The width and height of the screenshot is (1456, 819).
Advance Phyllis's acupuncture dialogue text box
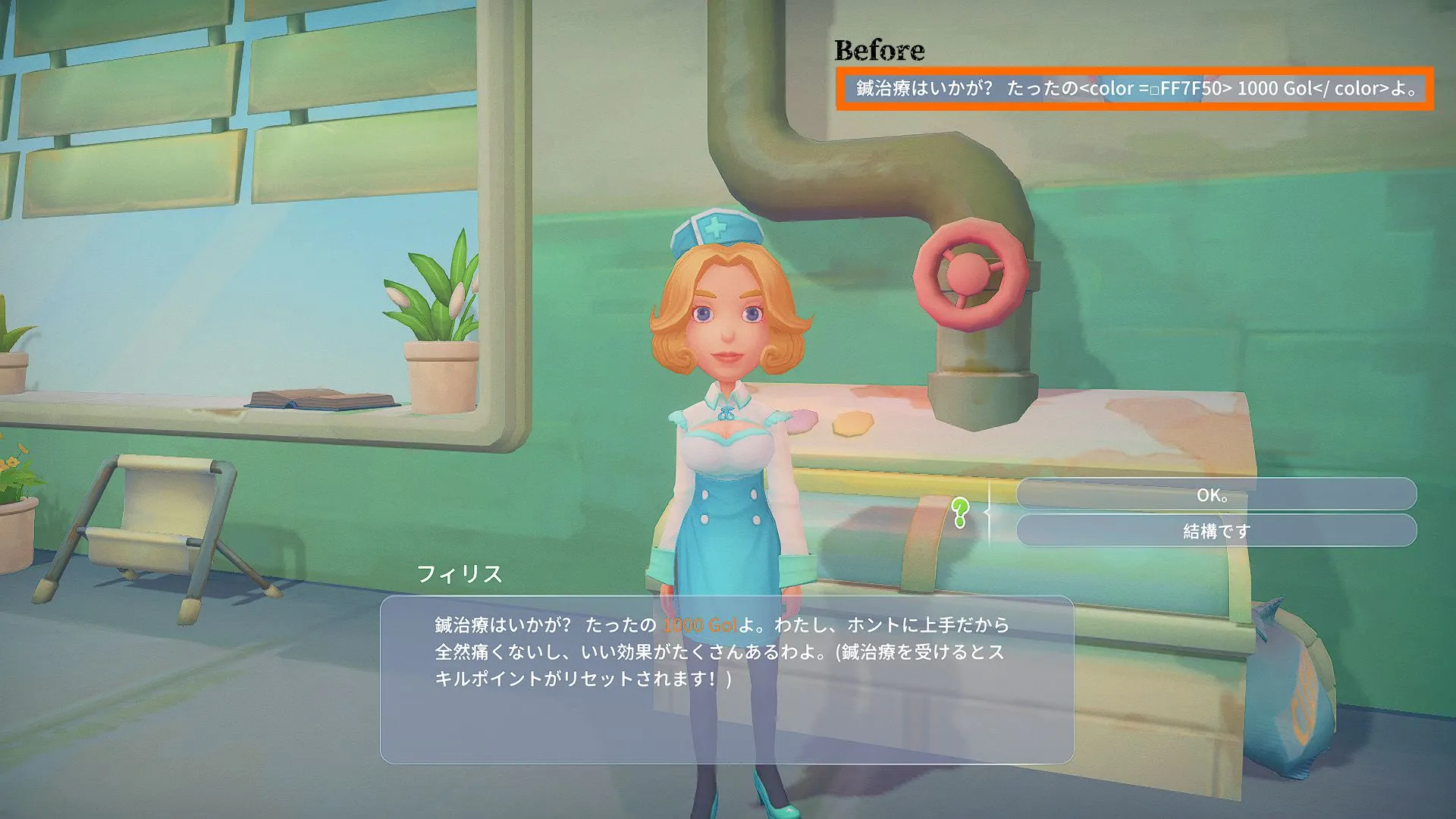coord(726,679)
